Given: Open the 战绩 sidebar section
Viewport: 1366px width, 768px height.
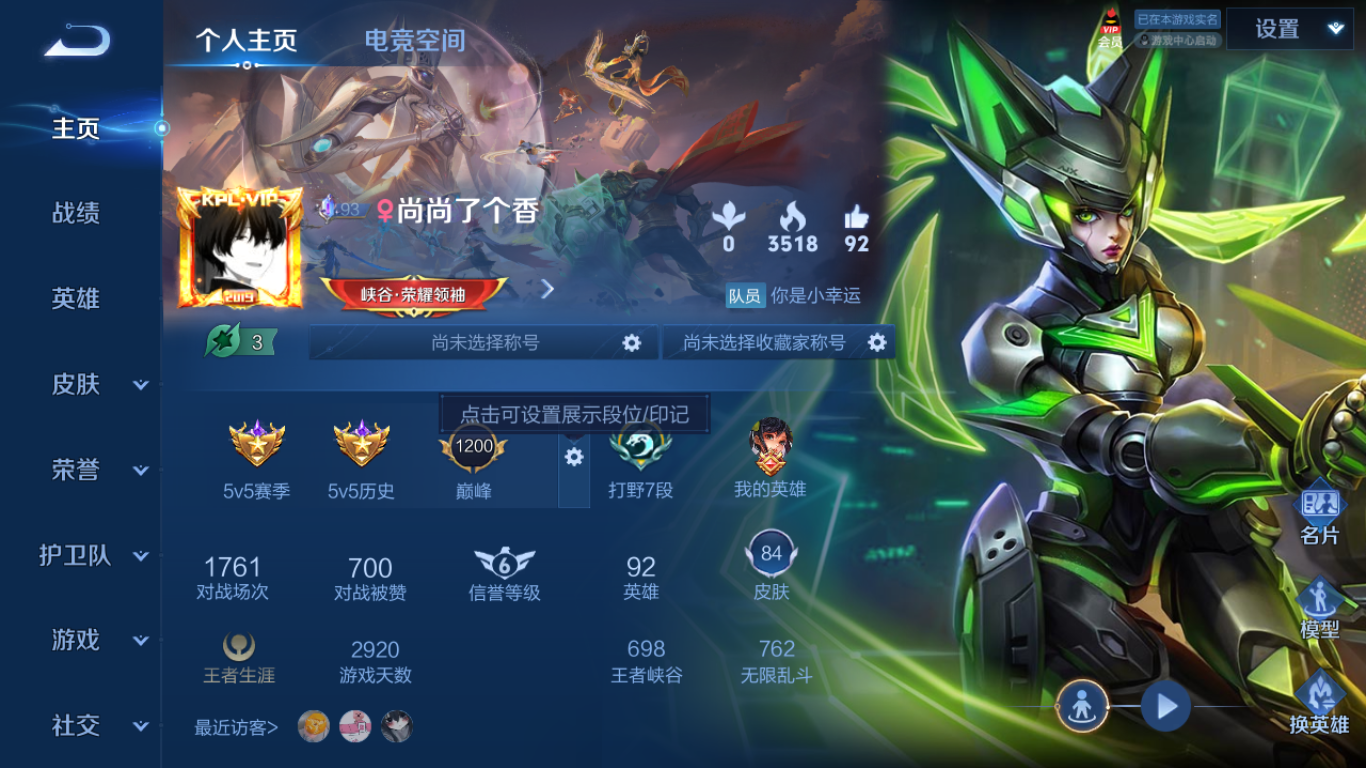Looking at the screenshot, I should pos(76,213).
